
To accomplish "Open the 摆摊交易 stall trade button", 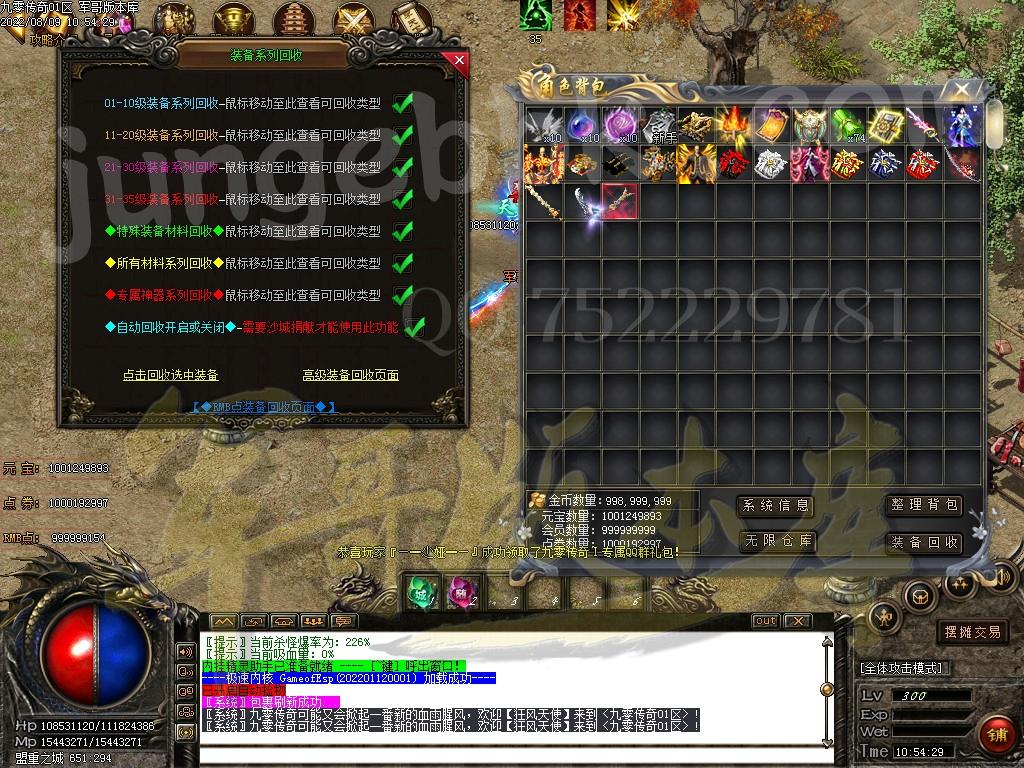I will [x=973, y=632].
